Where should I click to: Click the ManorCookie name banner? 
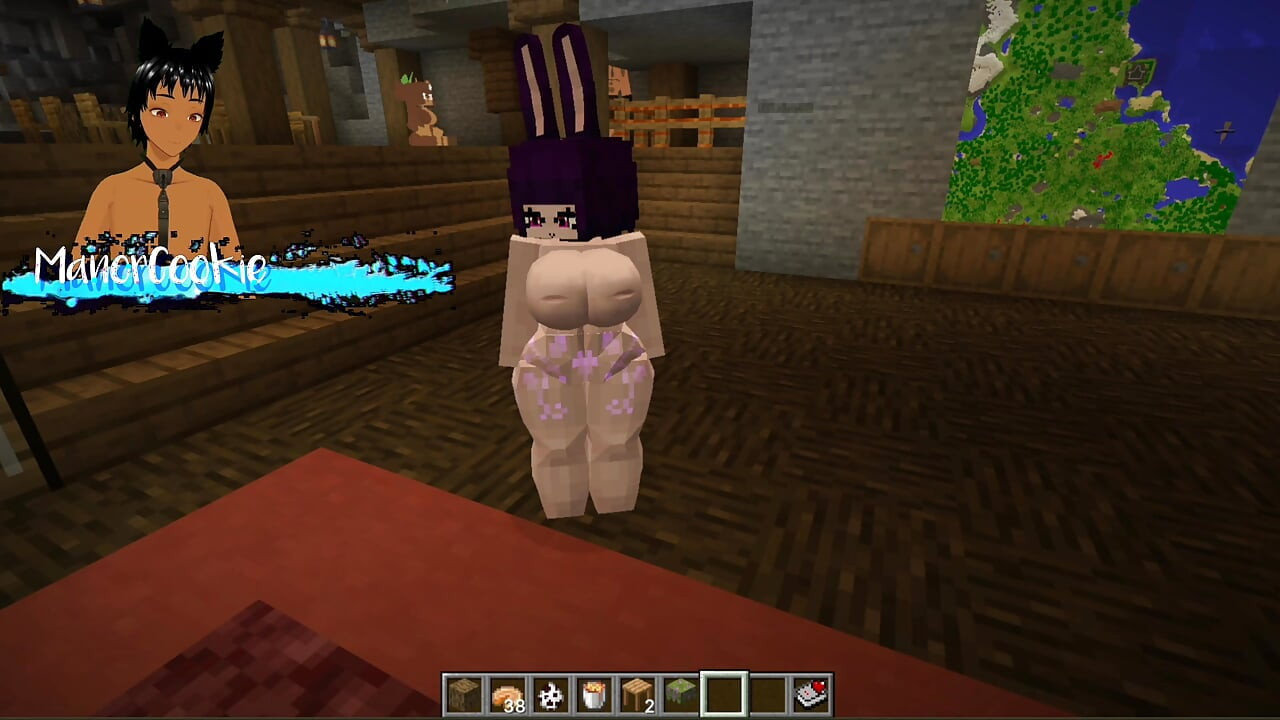[150, 268]
